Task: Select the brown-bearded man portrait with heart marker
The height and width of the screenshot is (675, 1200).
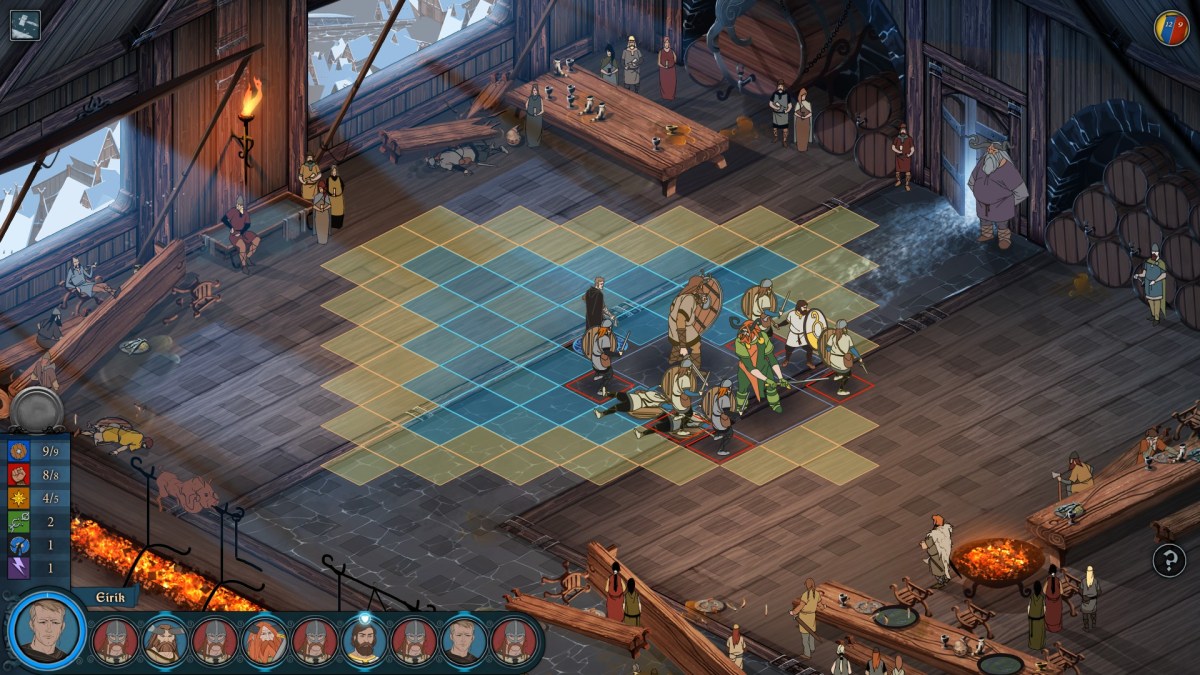Action: click(x=364, y=641)
